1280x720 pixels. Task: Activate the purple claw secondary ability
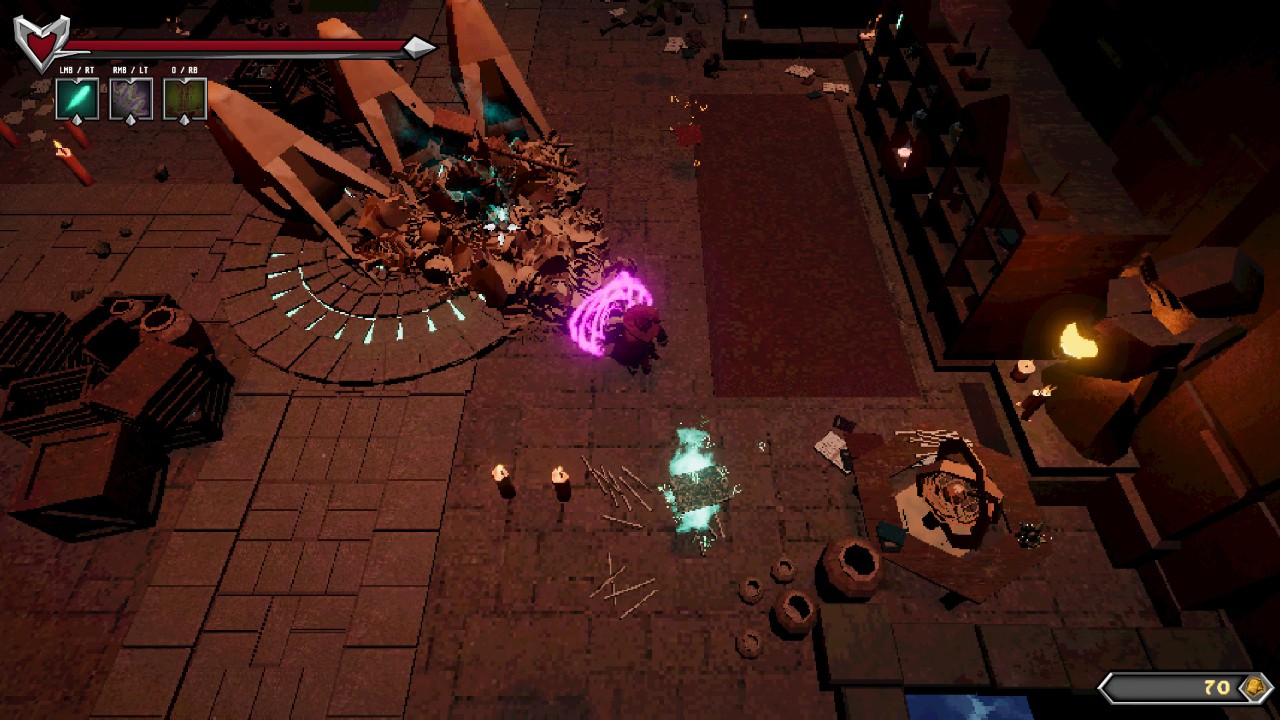tap(130, 99)
